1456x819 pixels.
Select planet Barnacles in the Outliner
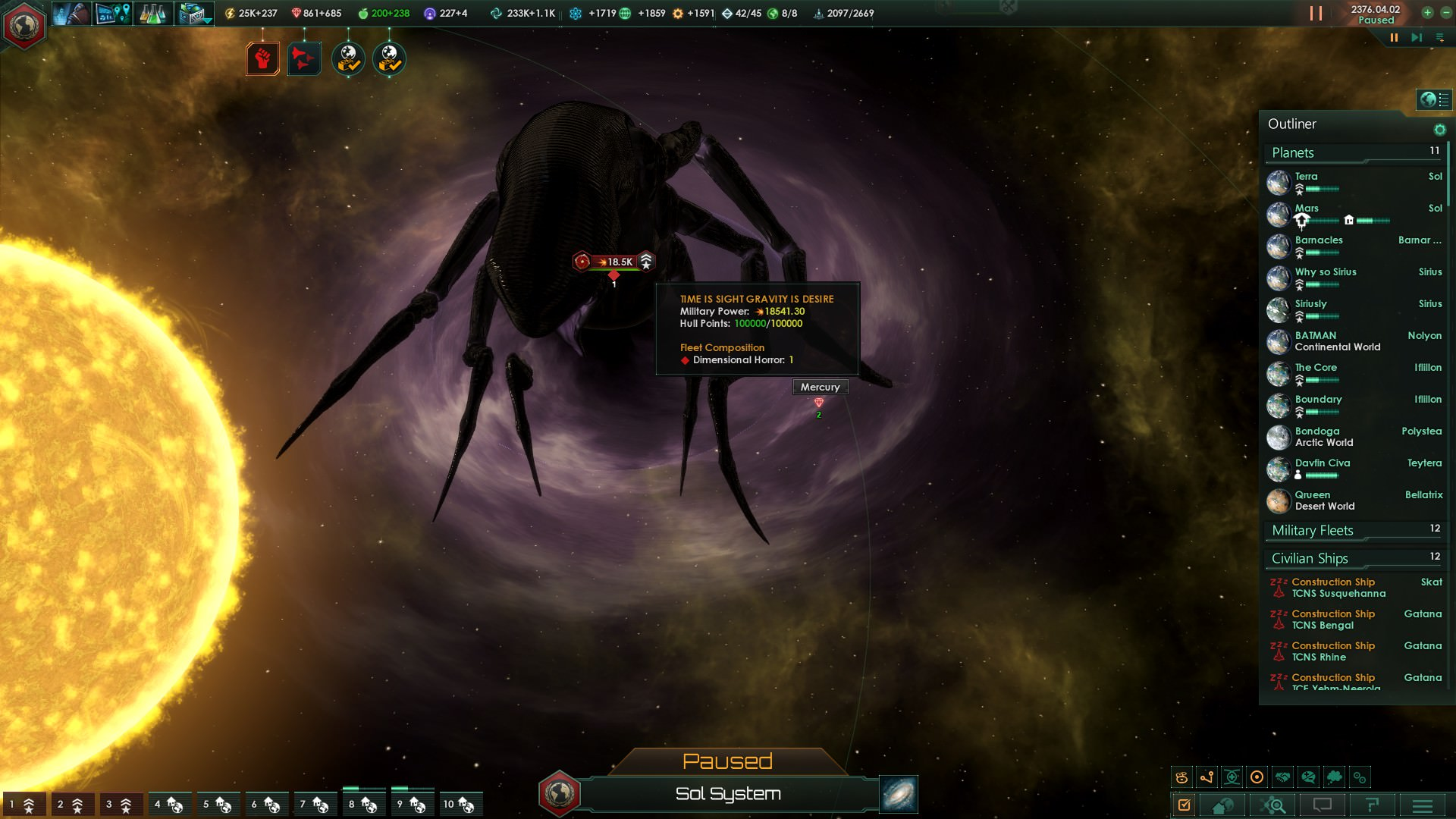pyautogui.click(x=1319, y=240)
